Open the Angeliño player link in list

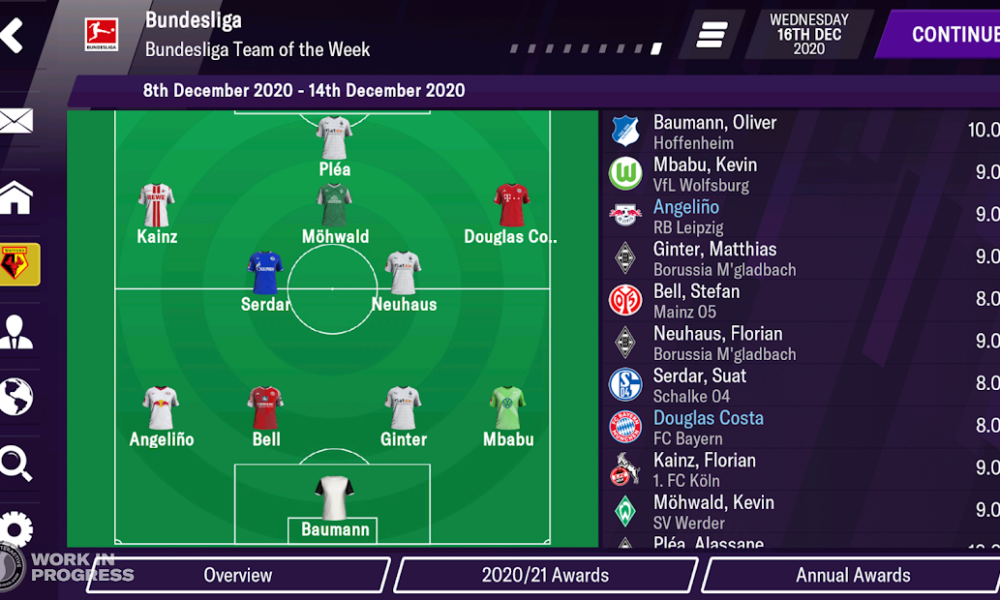(686, 207)
